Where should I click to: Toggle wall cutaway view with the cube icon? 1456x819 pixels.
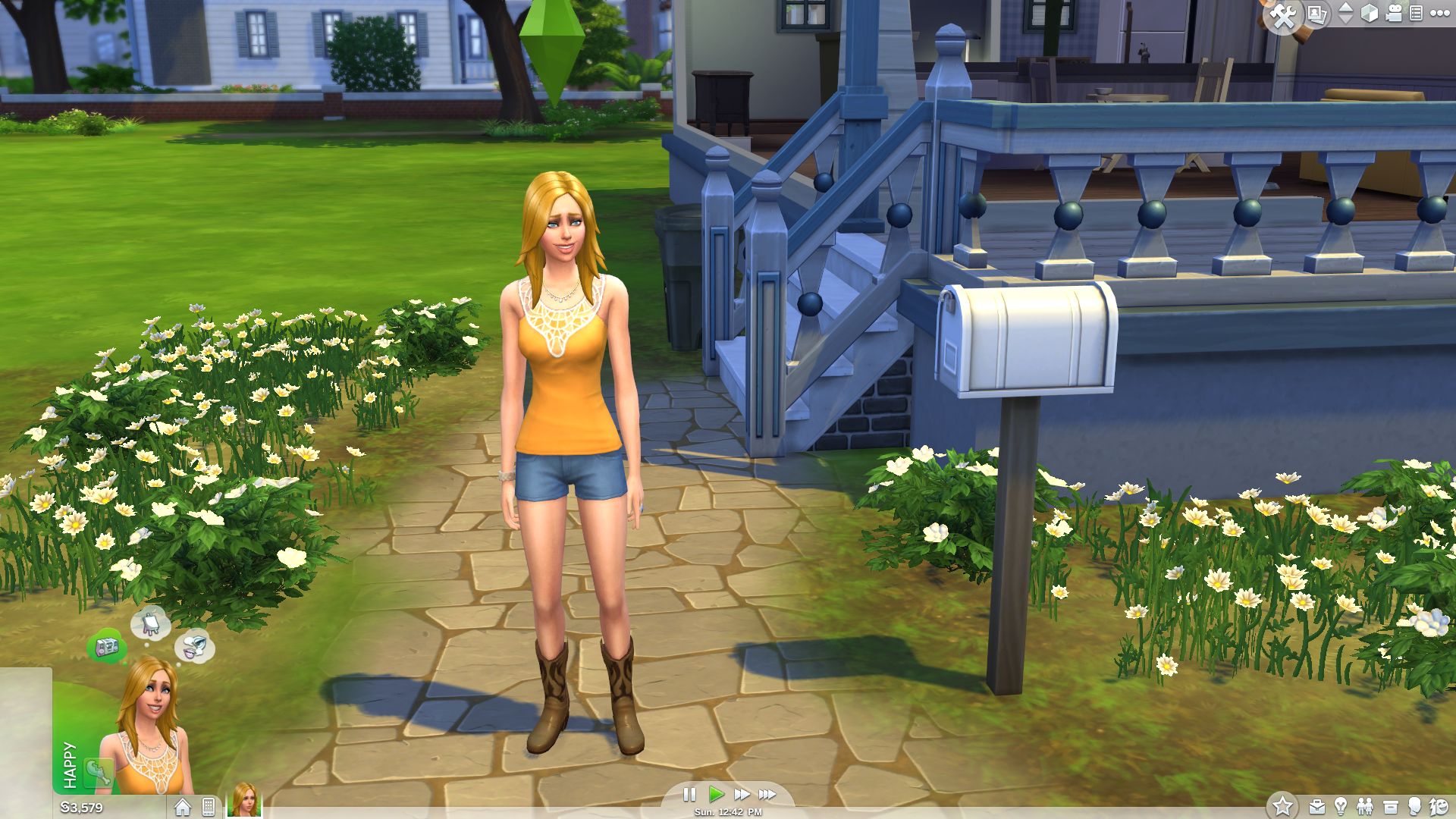click(x=1368, y=14)
